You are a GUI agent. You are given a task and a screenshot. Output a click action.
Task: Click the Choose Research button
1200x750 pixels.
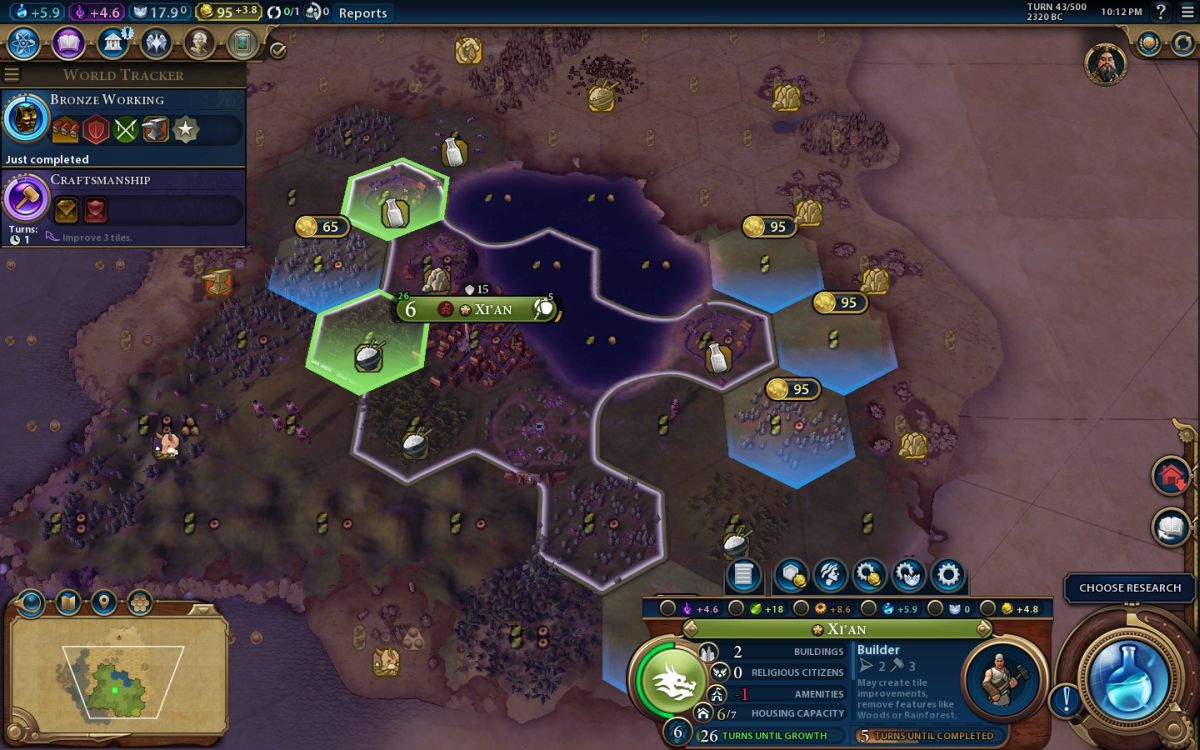click(x=1130, y=588)
